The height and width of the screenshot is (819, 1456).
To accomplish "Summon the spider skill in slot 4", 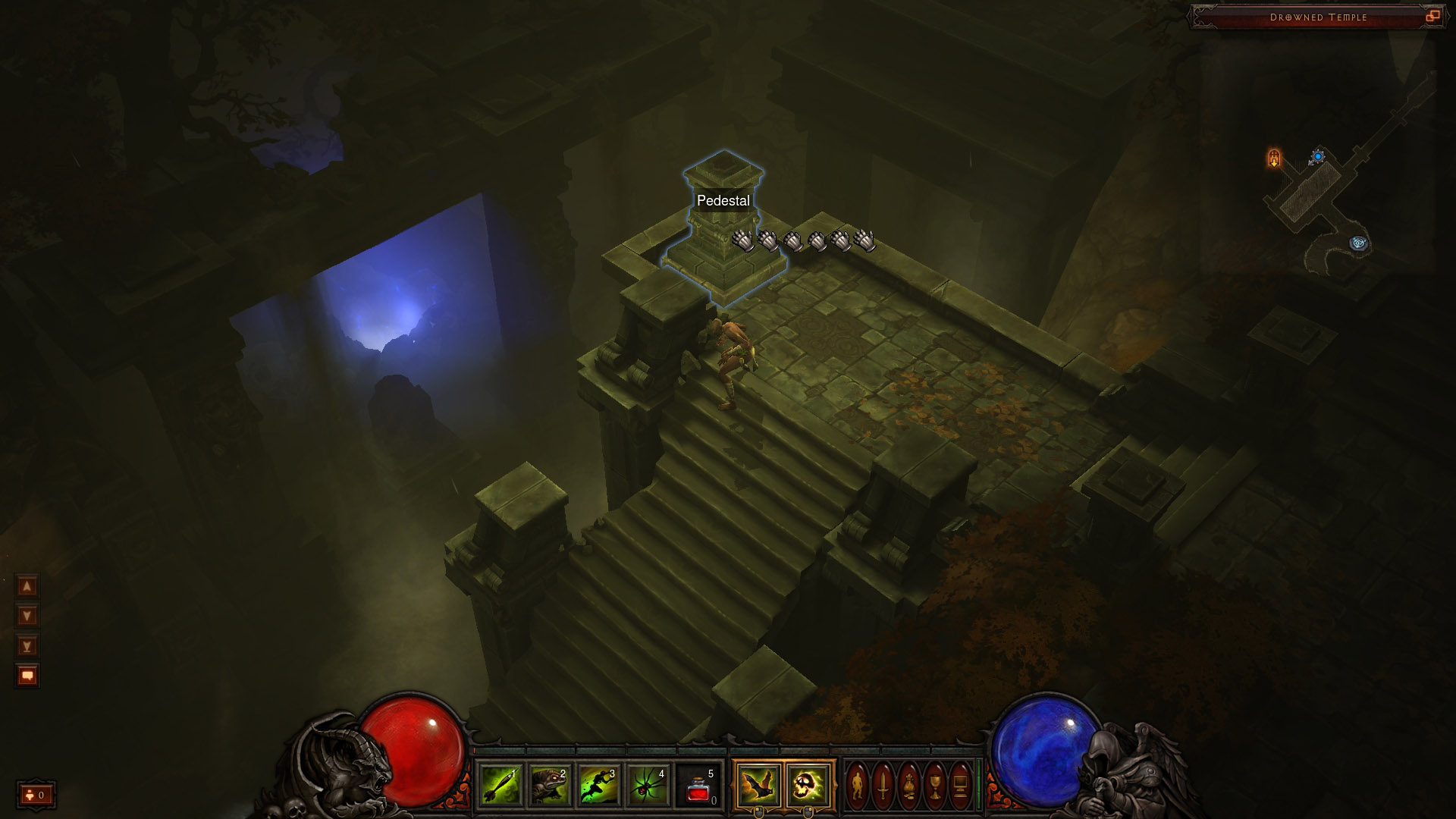I will click(648, 785).
